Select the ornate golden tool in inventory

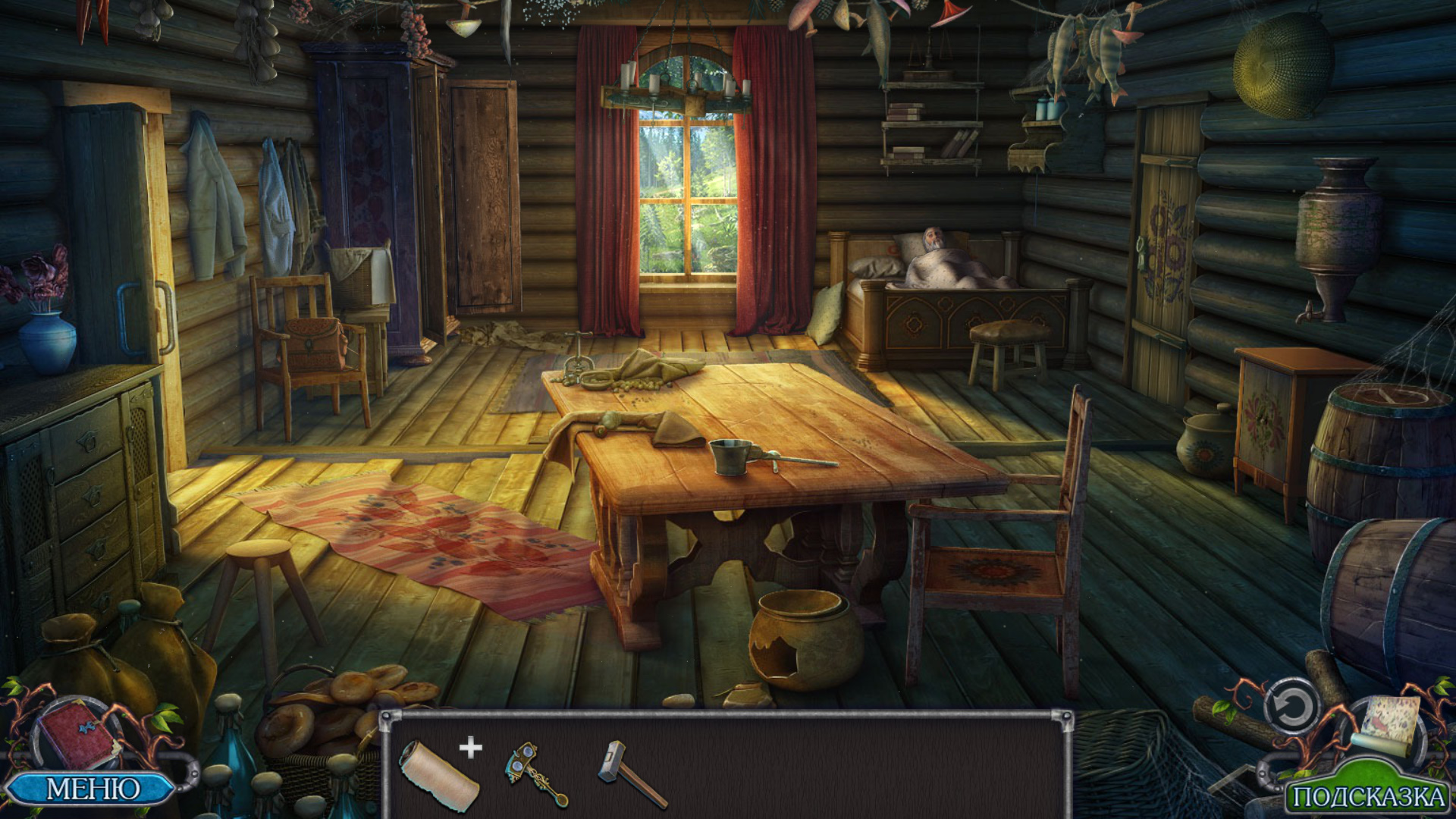[535, 773]
